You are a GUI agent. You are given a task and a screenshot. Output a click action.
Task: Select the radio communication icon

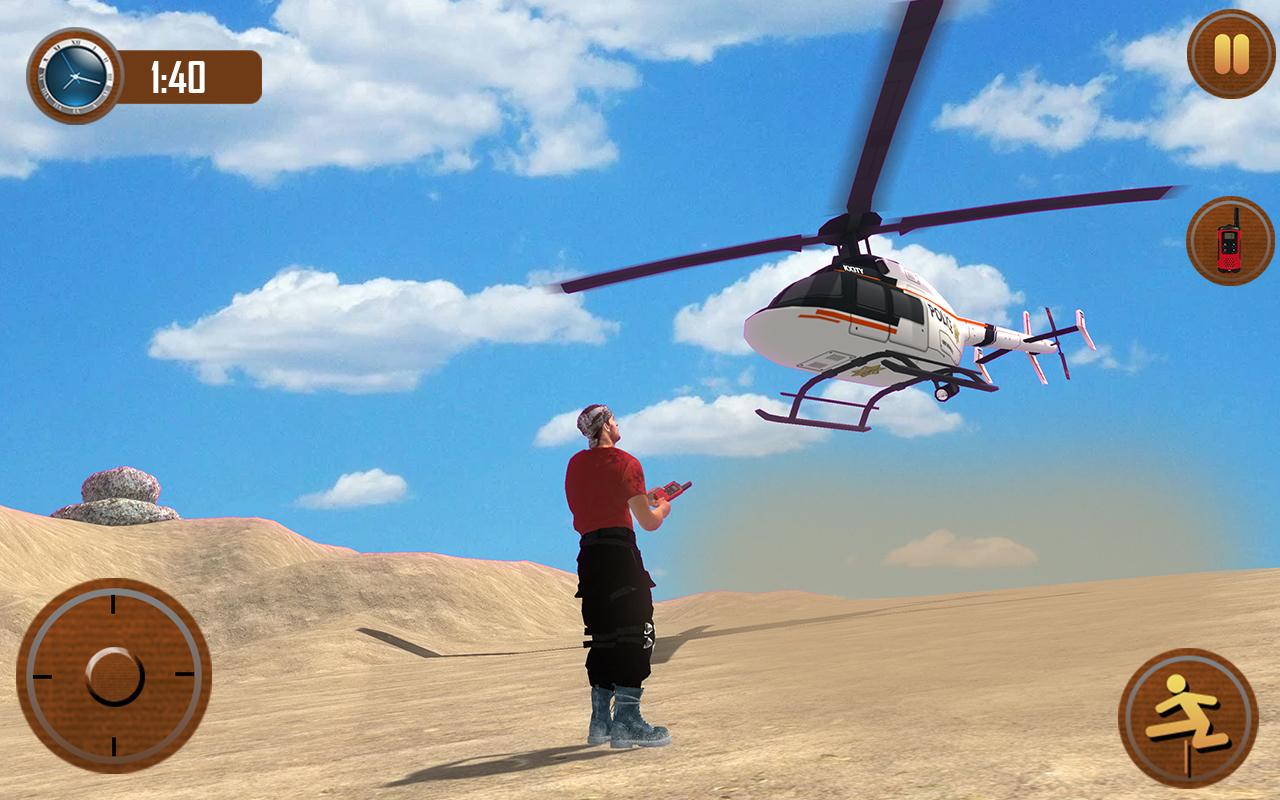coord(1228,240)
